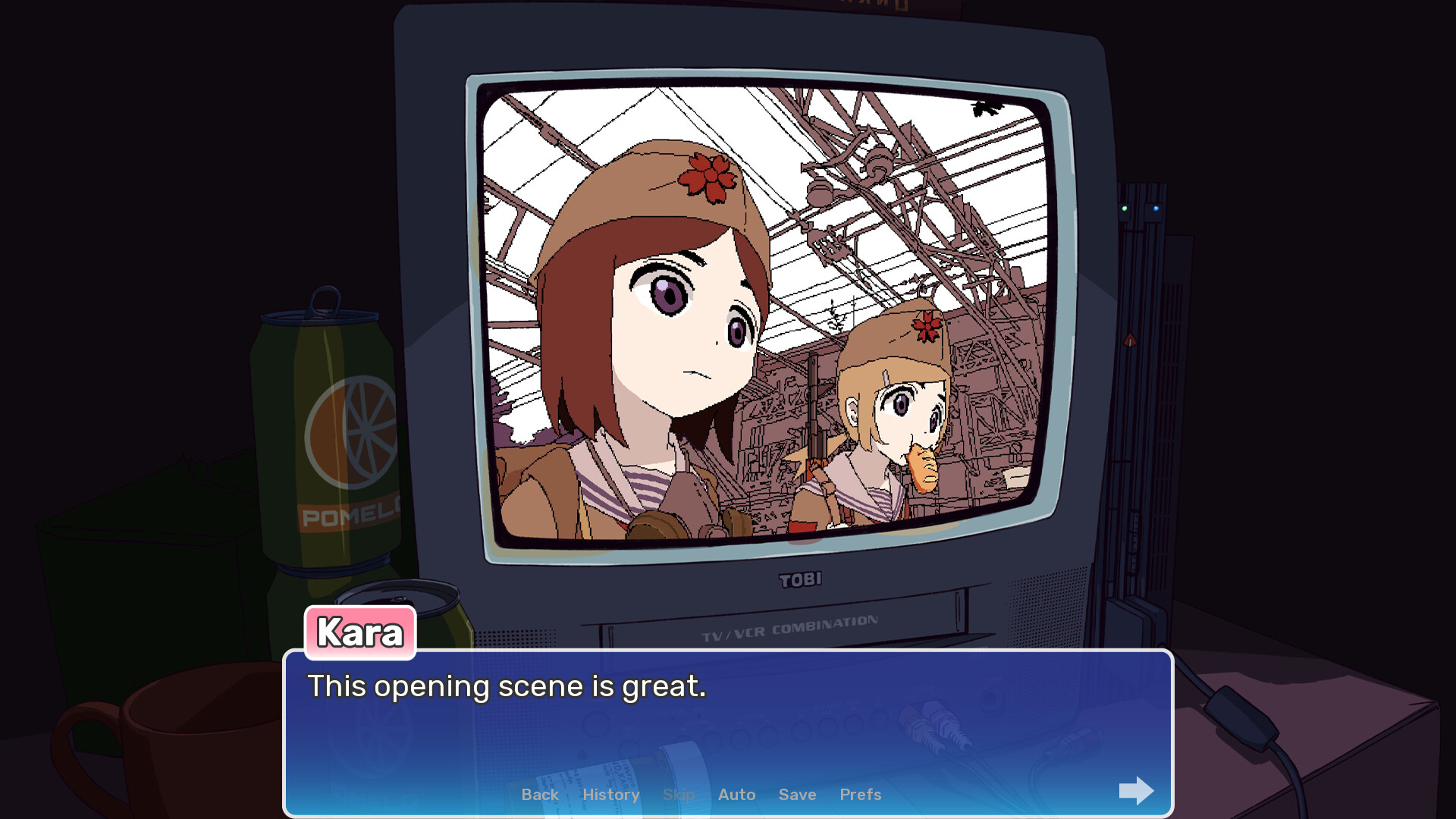1456x819 pixels.
Task: Advance dialogue with the arrow icon
Action: tap(1135, 791)
